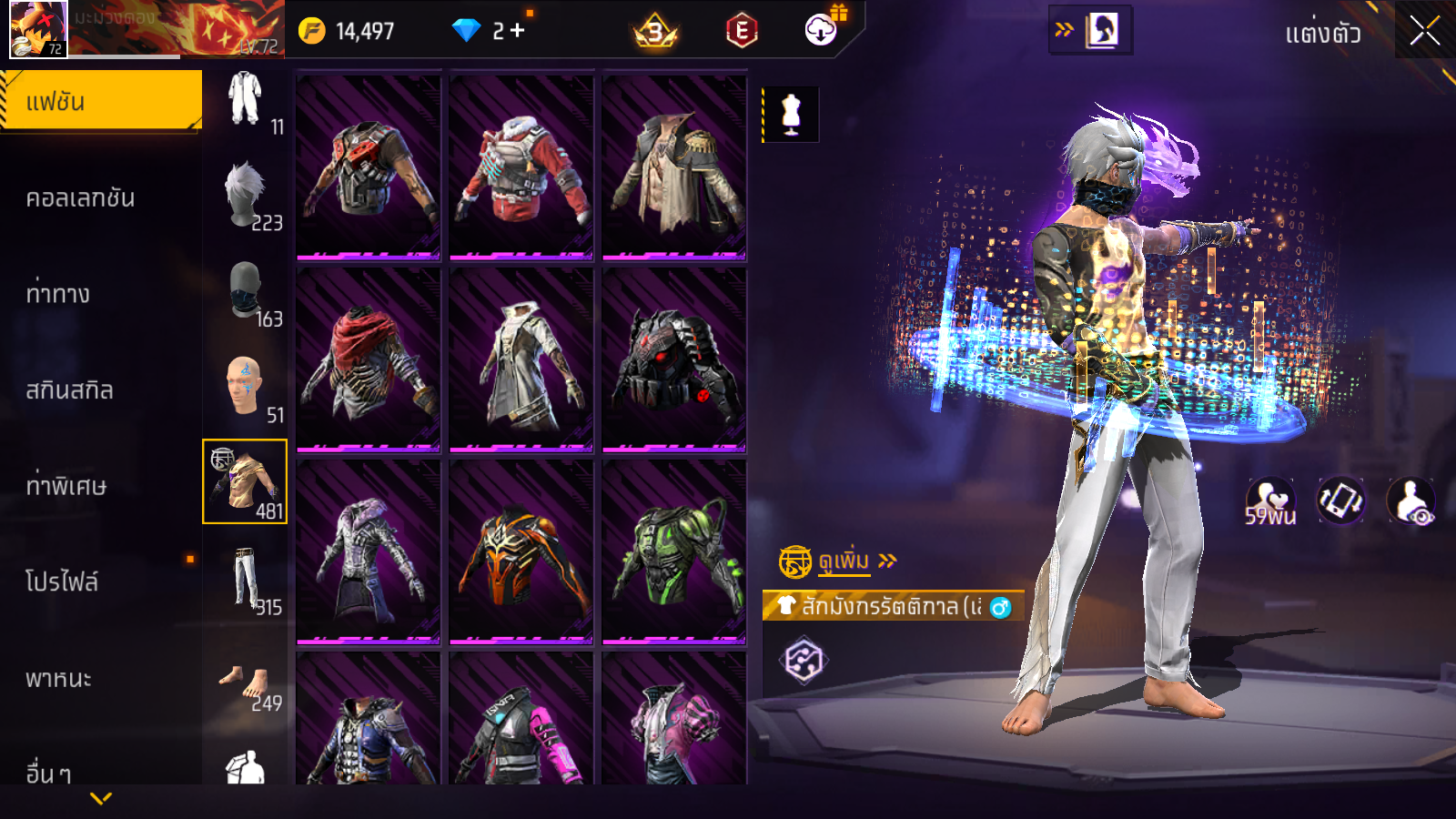1456x819 pixels.
Task: Select the ท่าทาง emotes tab
Action: (x=58, y=294)
